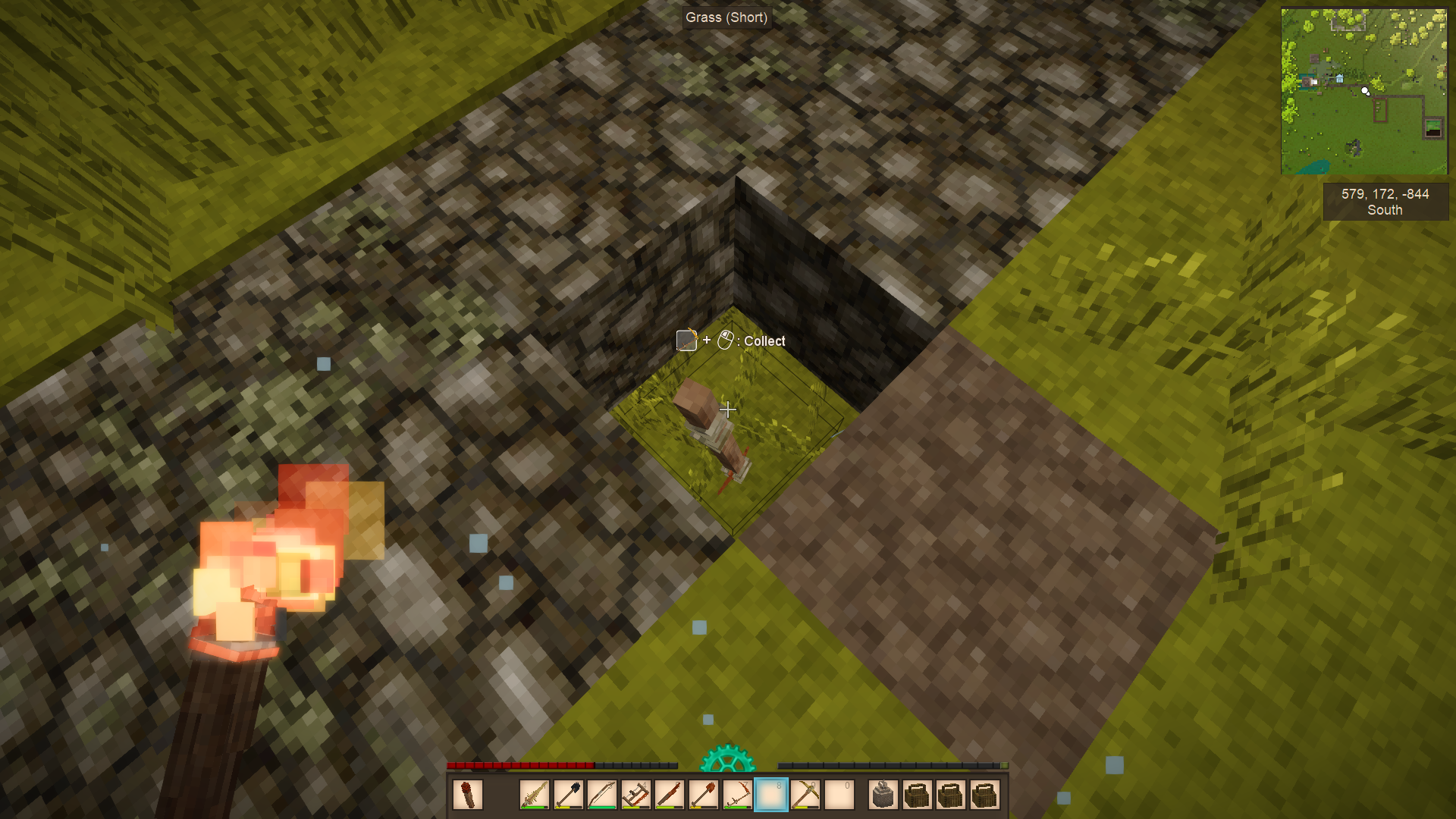
Task: Equip the pickaxe from the hotbar
Action: tap(805, 795)
